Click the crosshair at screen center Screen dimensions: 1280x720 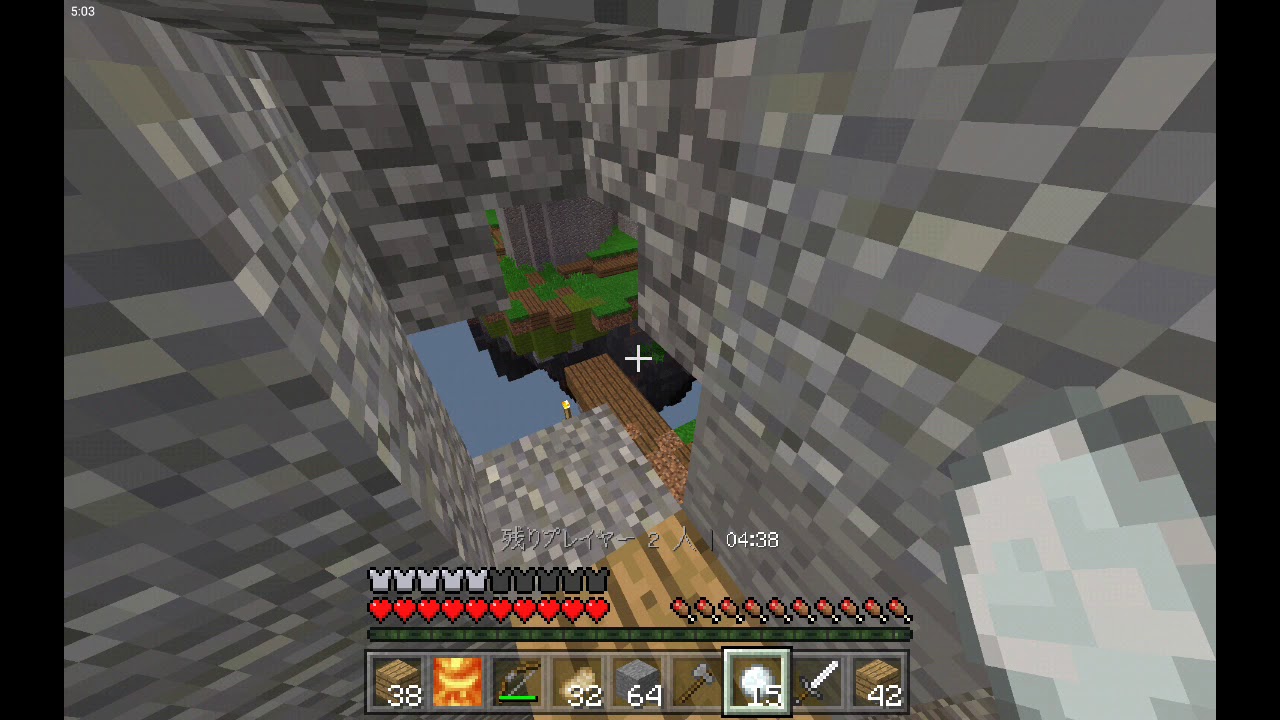click(640, 357)
